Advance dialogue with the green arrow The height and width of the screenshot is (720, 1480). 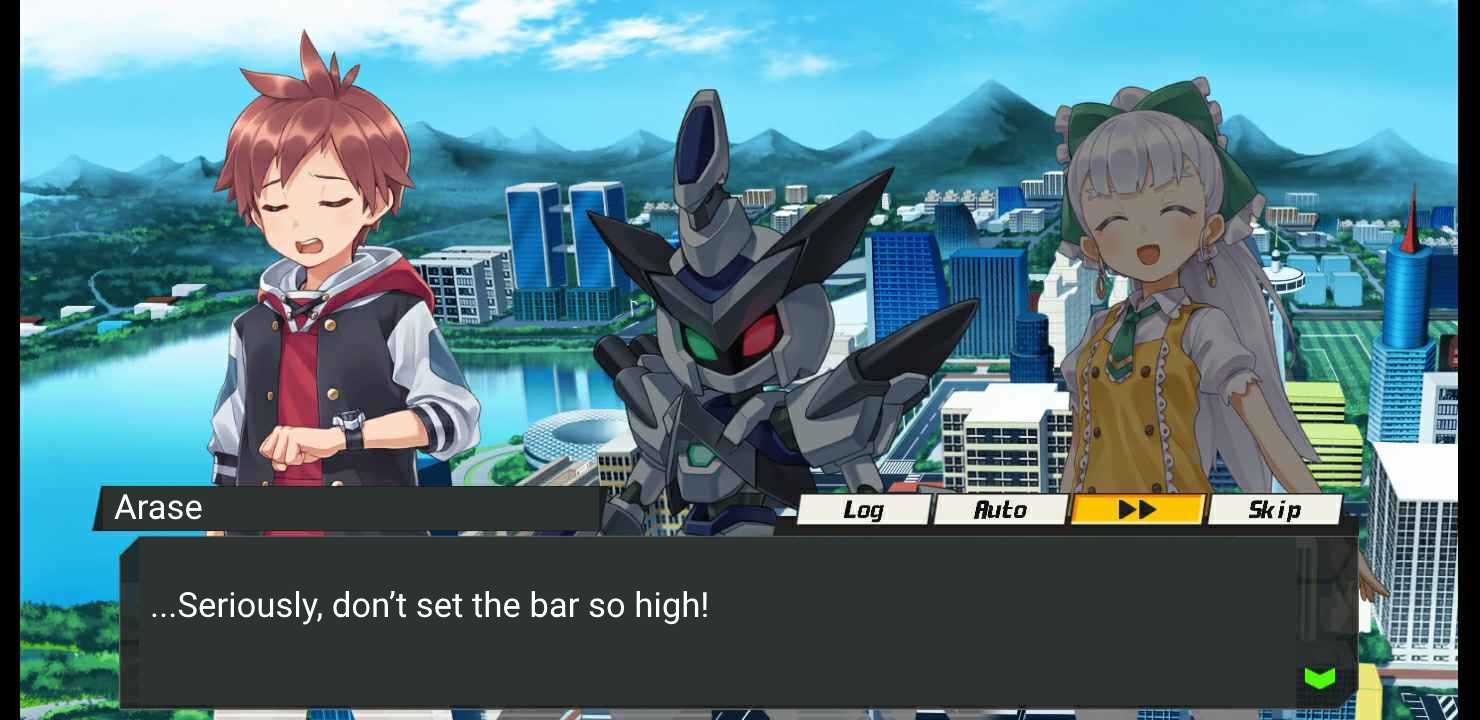pyautogui.click(x=1320, y=679)
